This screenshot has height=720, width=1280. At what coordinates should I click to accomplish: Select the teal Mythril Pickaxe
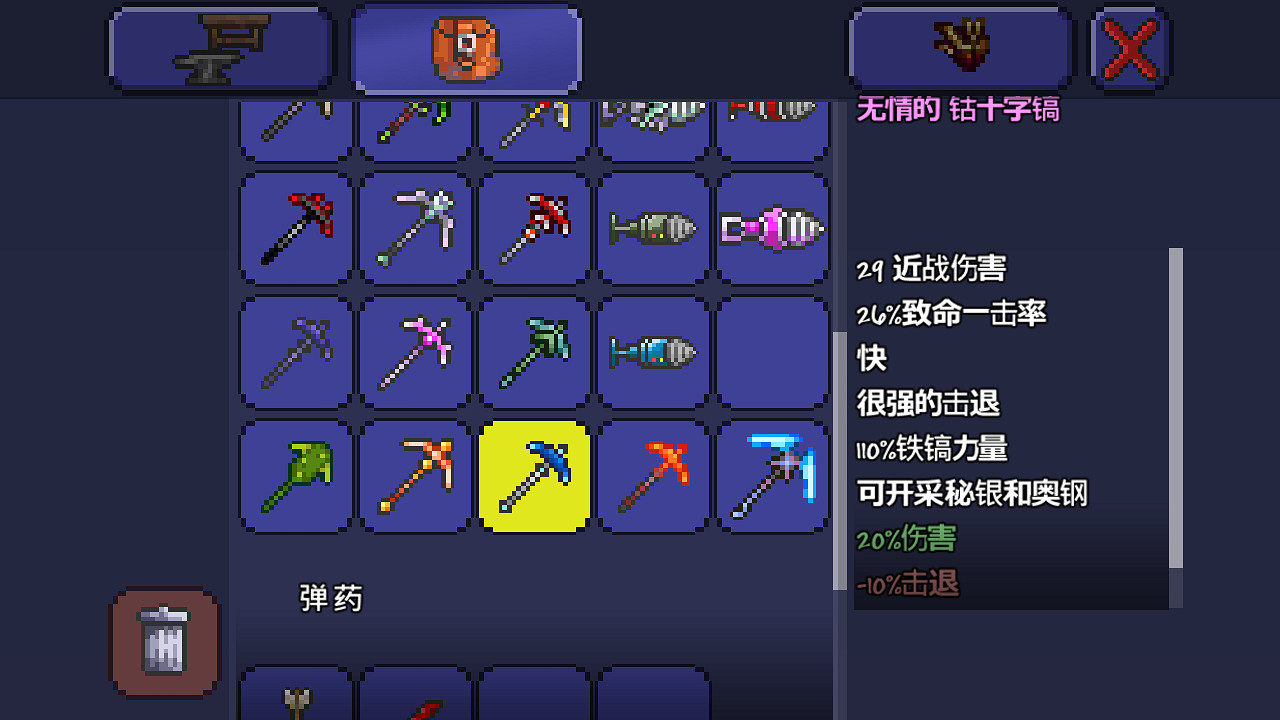click(533, 352)
